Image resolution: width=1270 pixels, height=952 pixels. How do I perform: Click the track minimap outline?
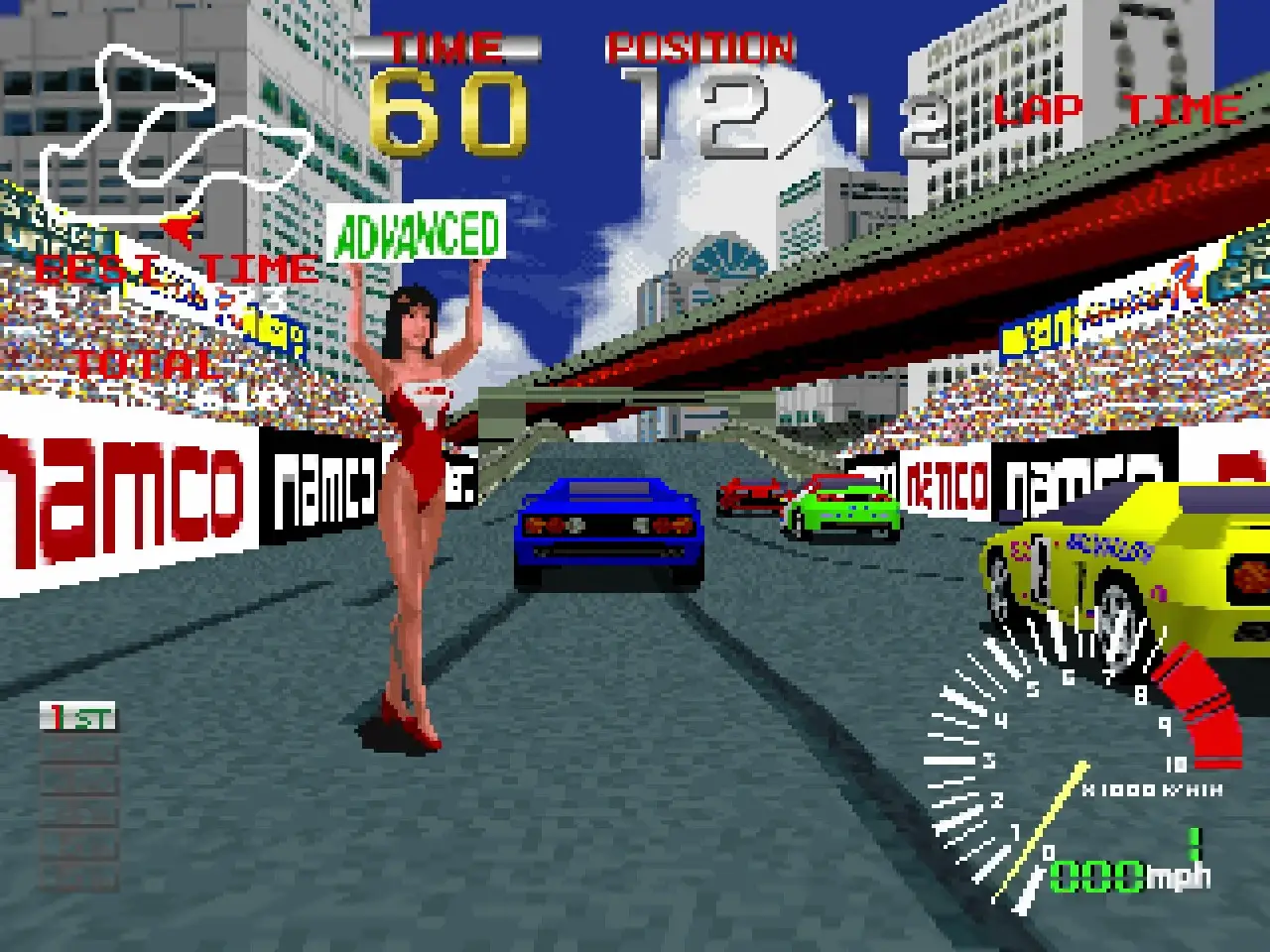coord(149,139)
